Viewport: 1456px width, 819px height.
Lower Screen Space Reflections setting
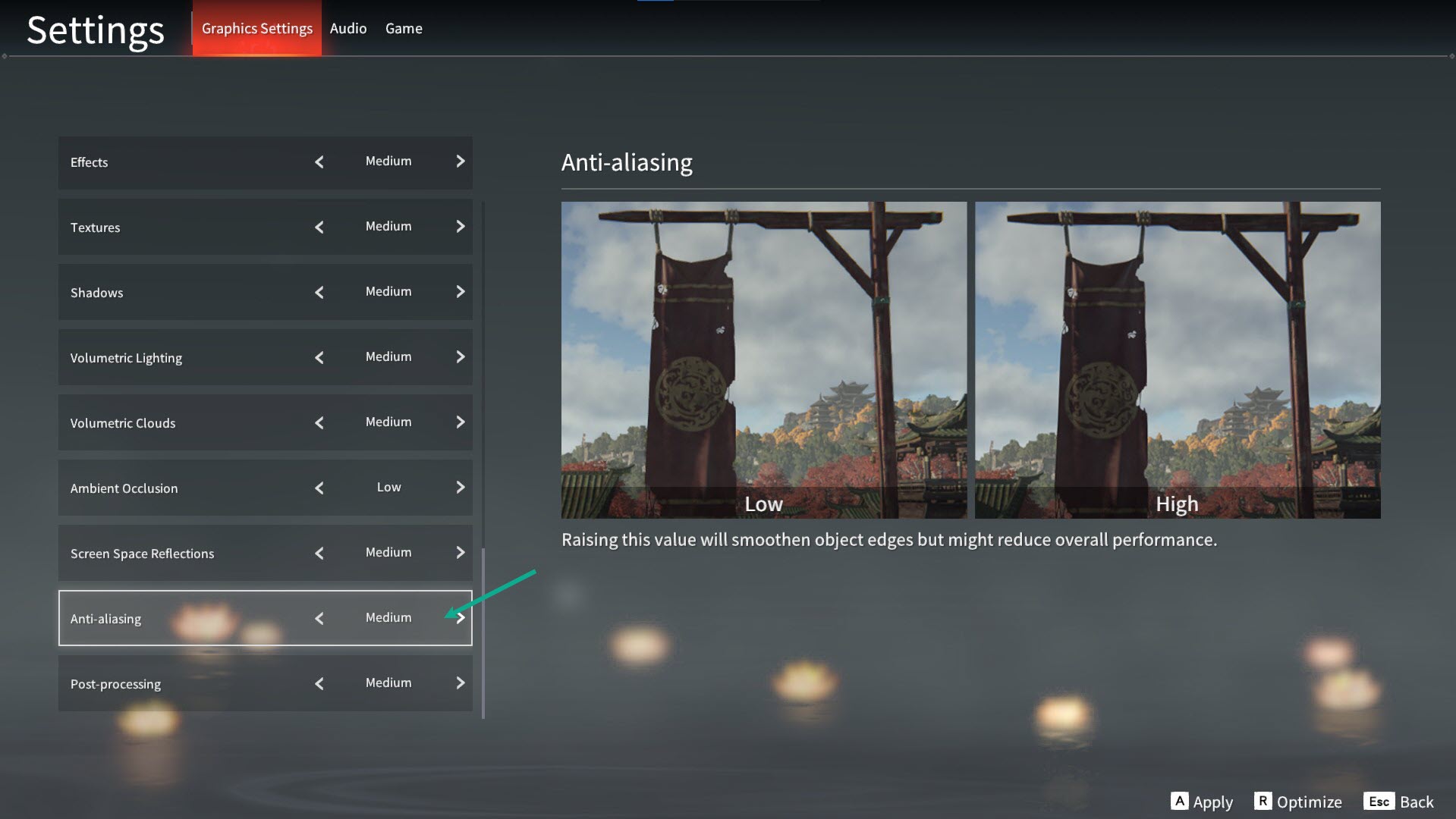[319, 553]
